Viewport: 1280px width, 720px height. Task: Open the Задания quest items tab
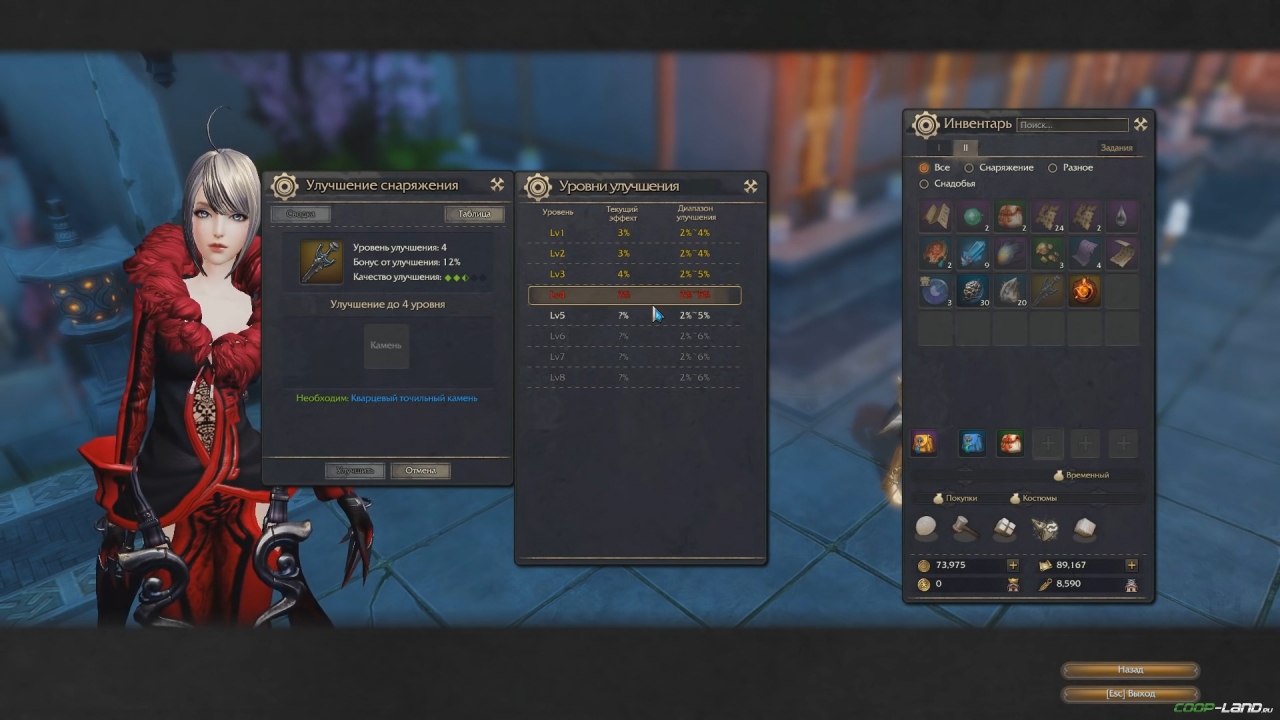[1116, 148]
